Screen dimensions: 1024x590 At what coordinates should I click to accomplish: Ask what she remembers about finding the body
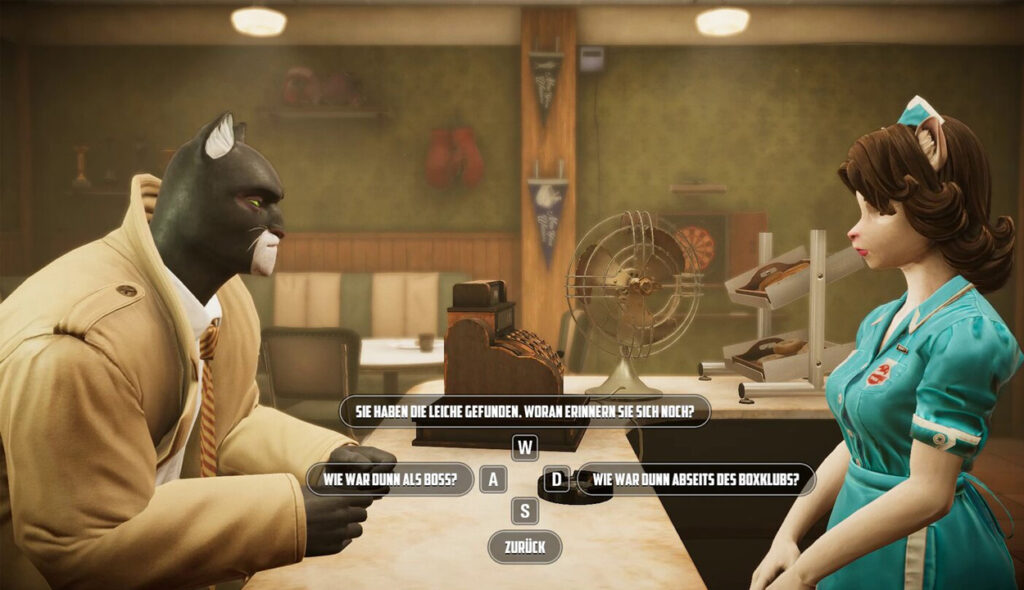525,411
